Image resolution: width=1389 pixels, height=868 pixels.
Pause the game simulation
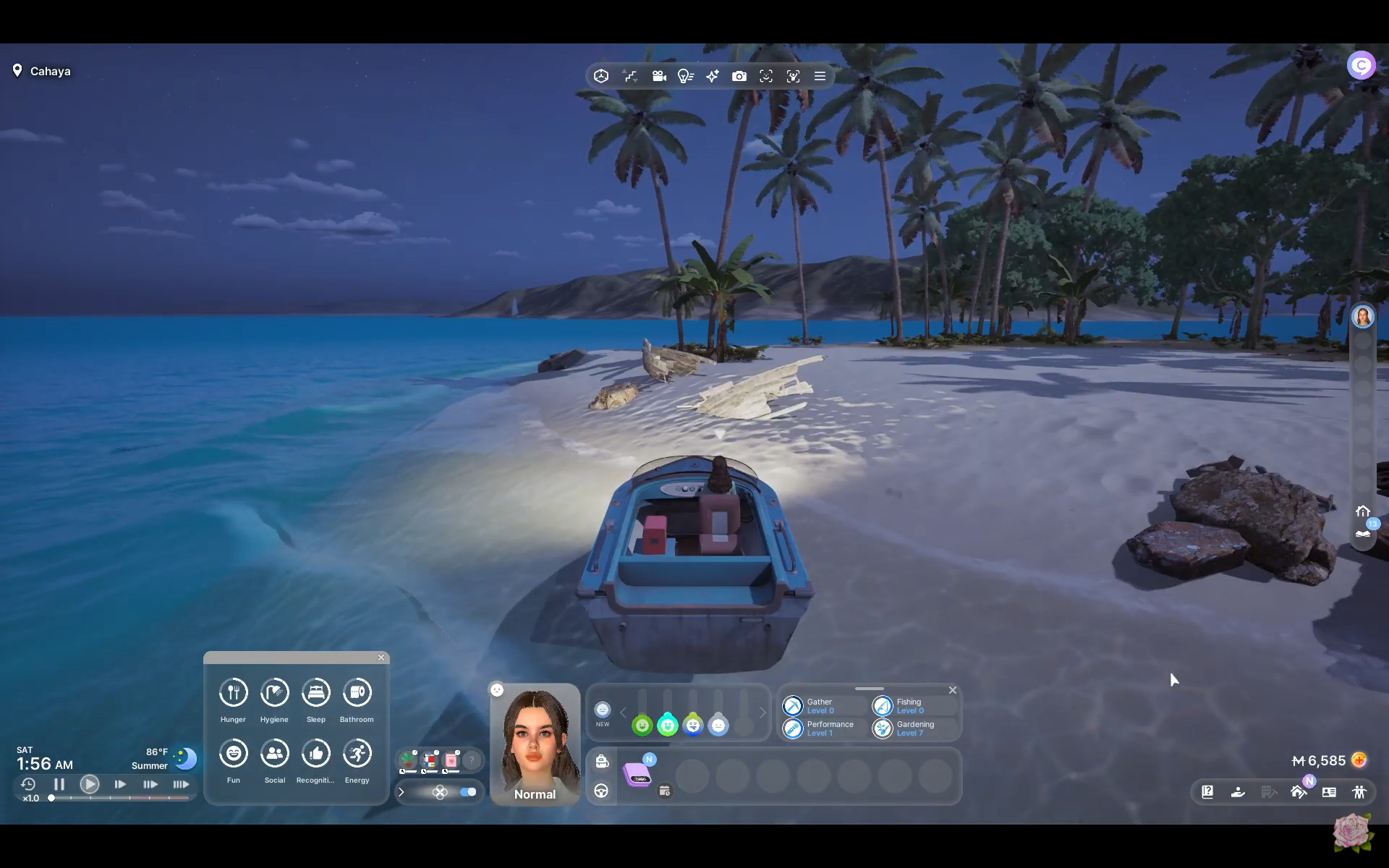coord(59,784)
